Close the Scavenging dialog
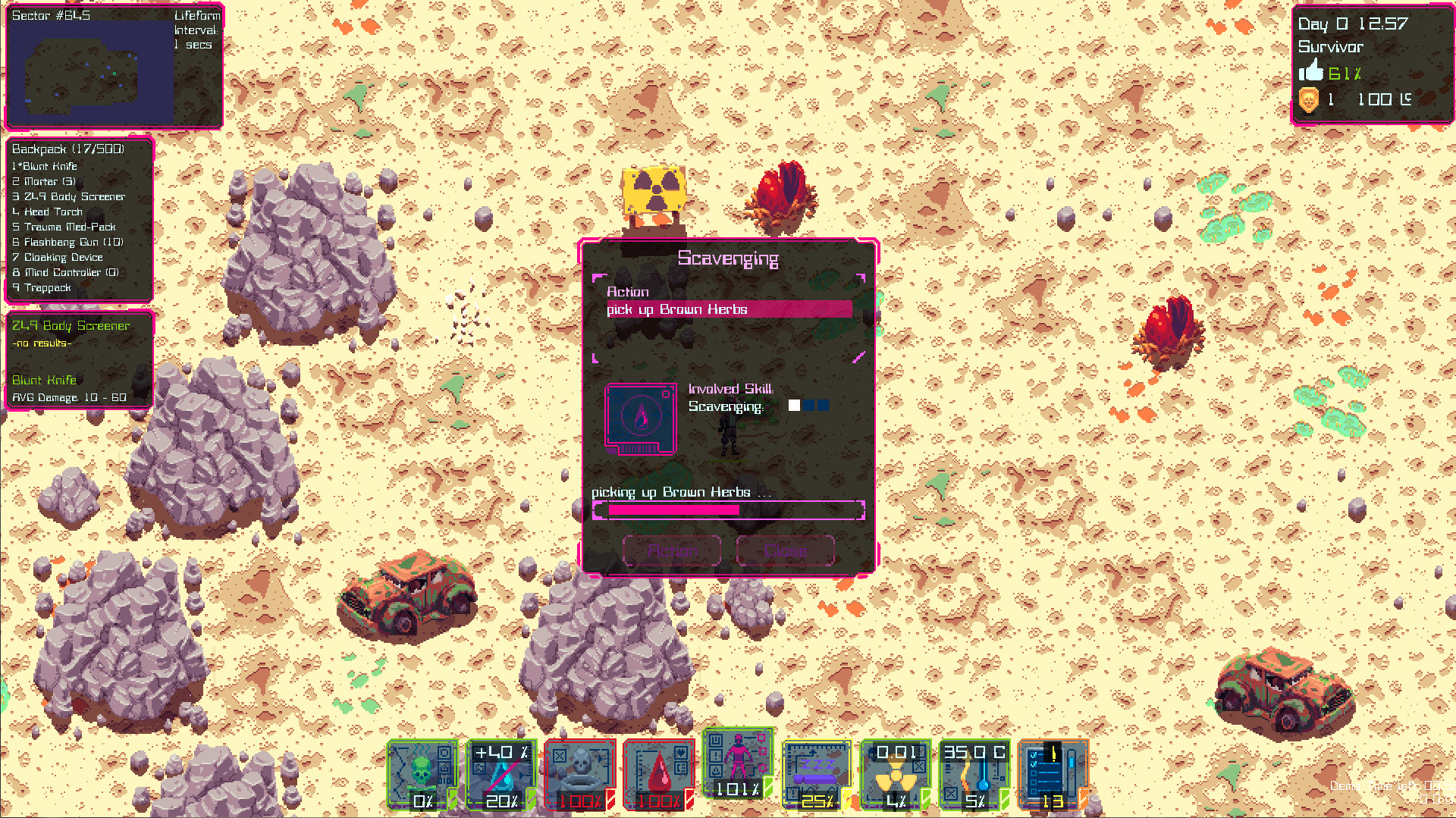This screenshot has width=1456, height=818. (x=786, y=550)
